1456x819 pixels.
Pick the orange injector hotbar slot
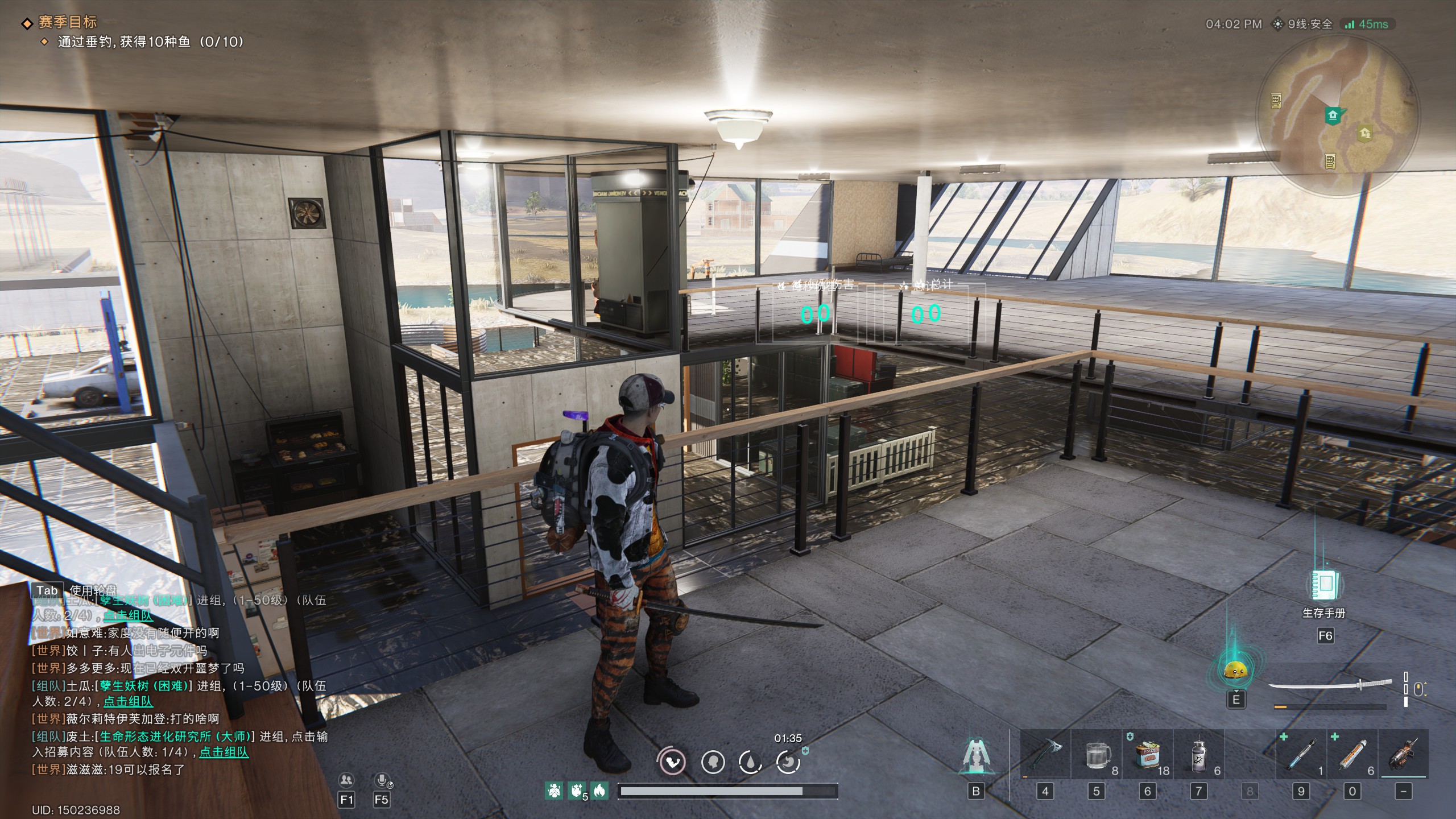click(x=1352, y=755)
